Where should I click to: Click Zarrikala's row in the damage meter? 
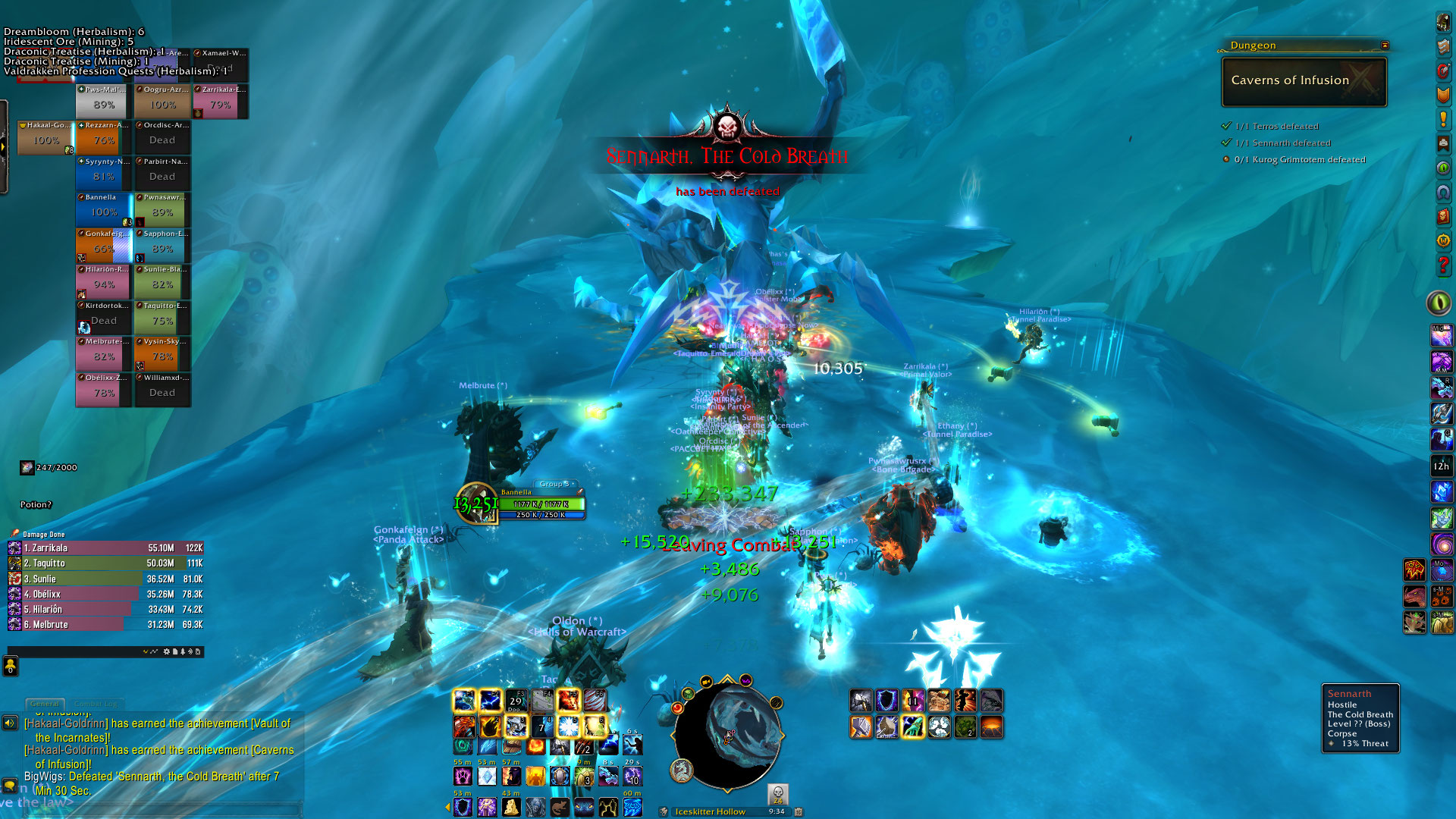(x=106, y=548)
